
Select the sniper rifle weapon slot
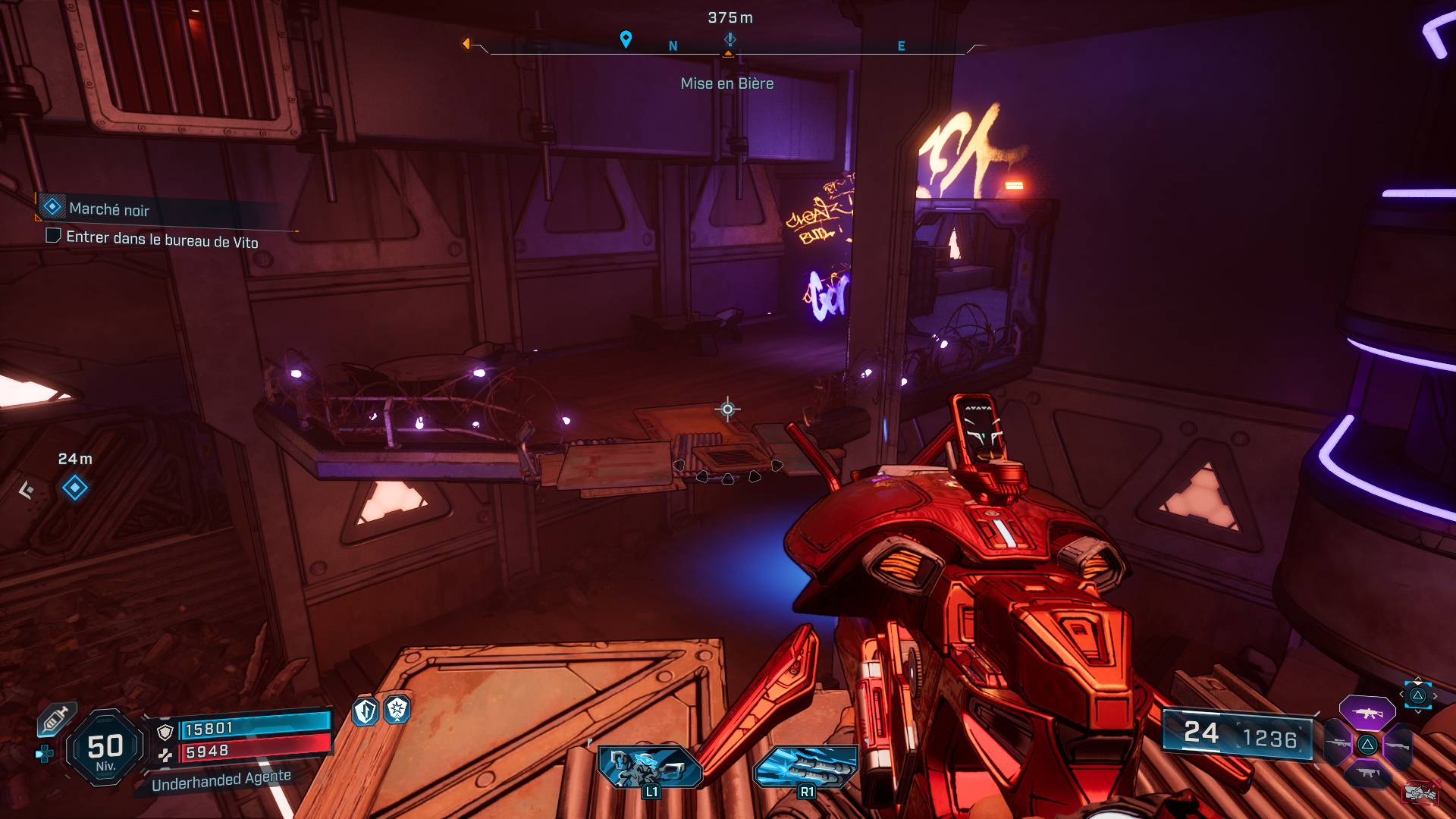(1338, 744)
